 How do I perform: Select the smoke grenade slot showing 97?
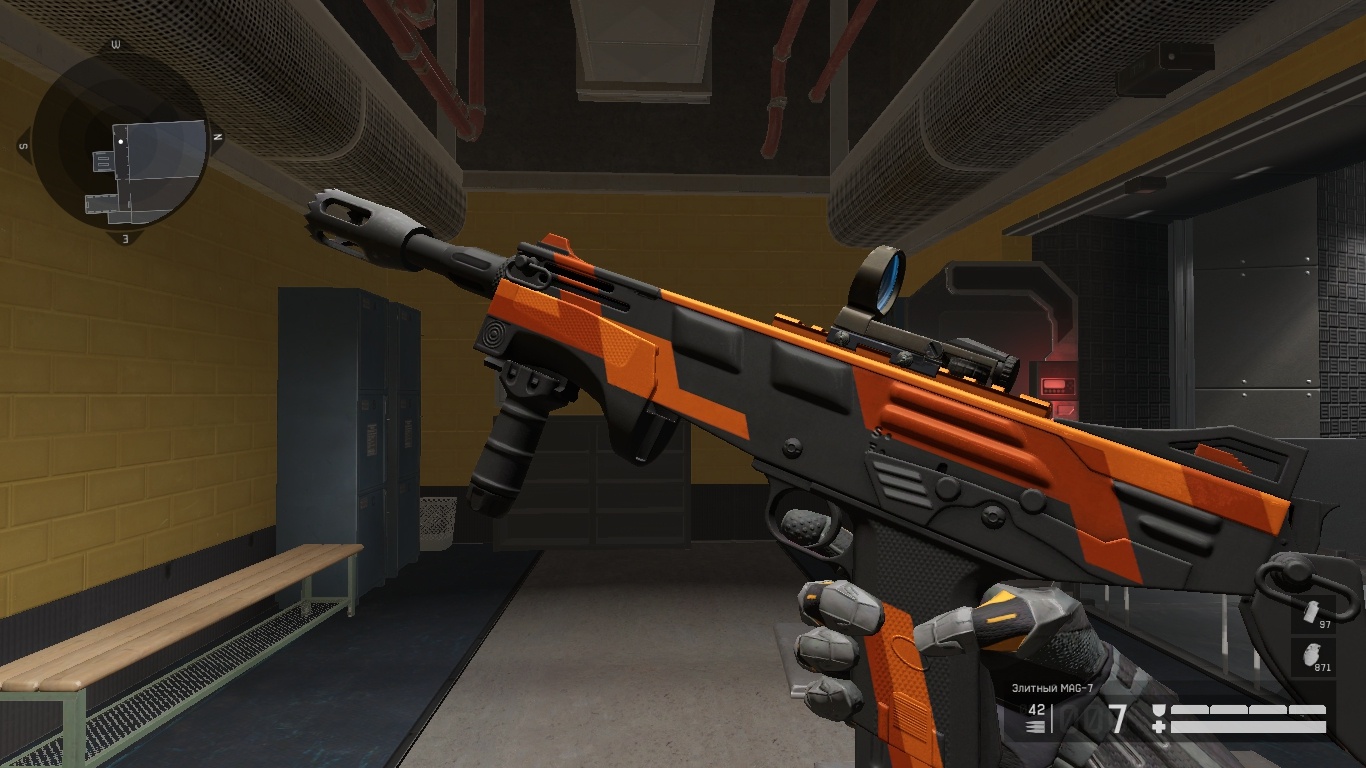point(1313,615)
